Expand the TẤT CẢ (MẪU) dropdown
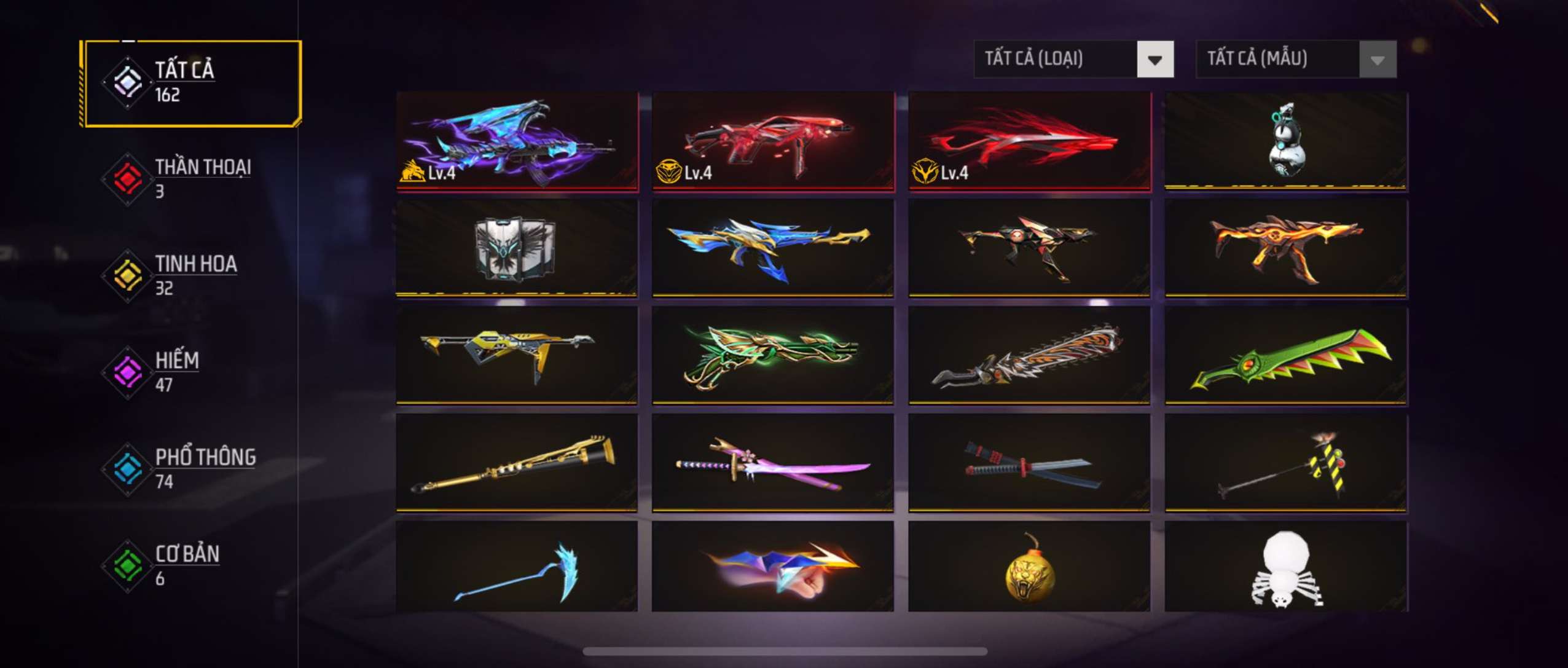The width and height of the screenshot is (1568, 668). coord(1296,59)
